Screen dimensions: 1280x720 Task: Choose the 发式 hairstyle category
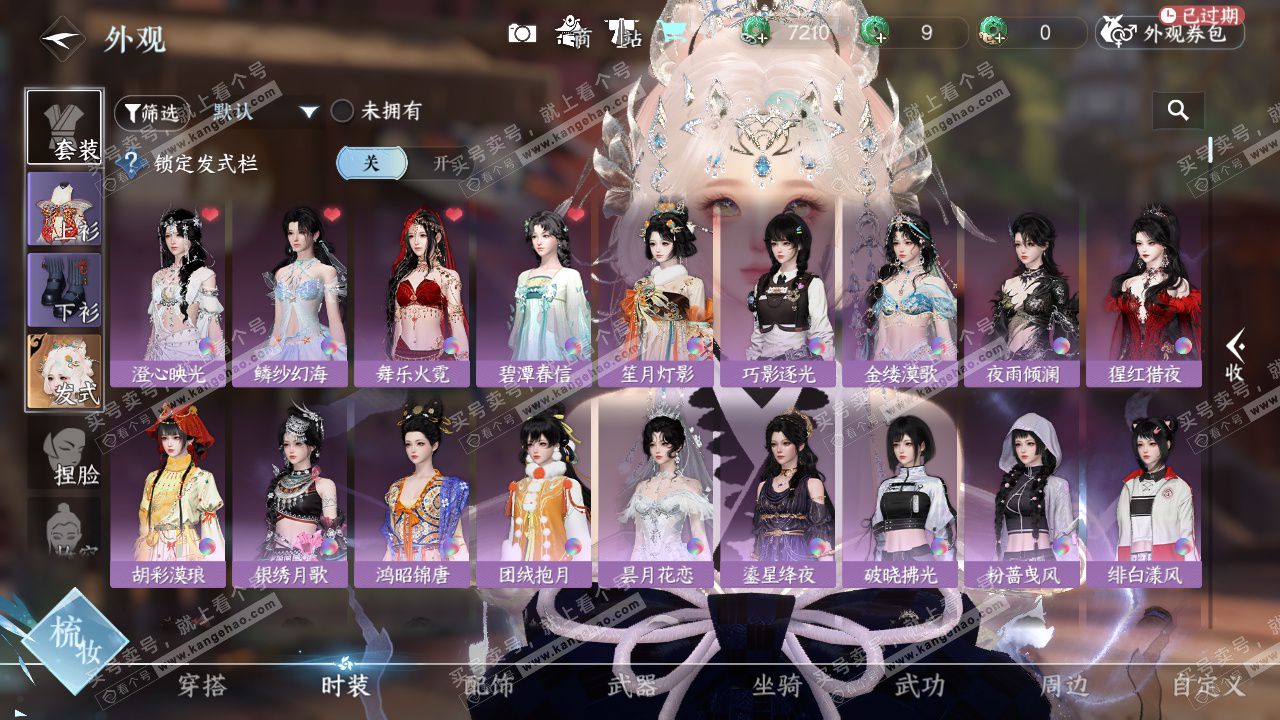[64, 371]
